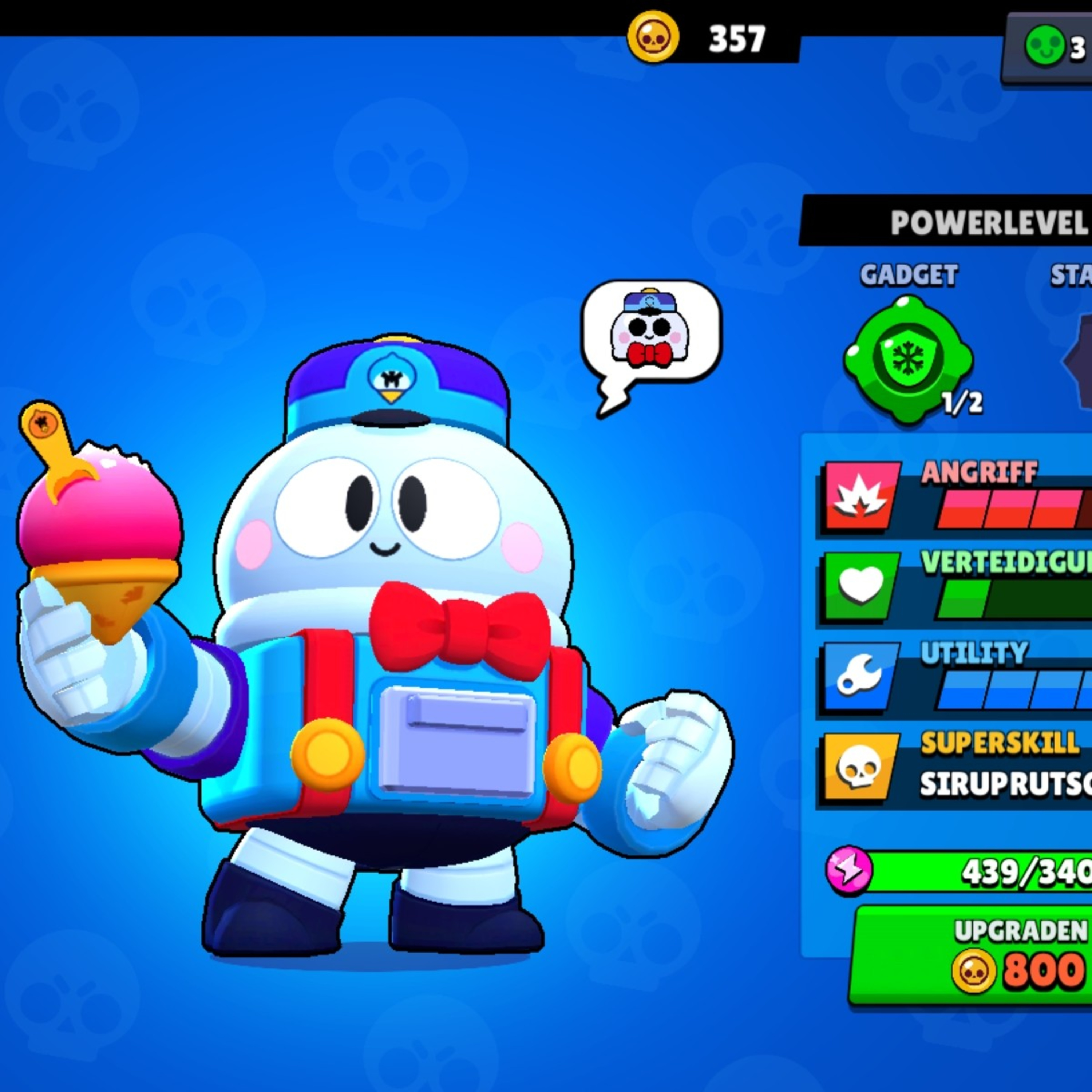This screenshot has width=1092, height=1092.
Task: Open the Superskill info row
Action: point(955,768)
